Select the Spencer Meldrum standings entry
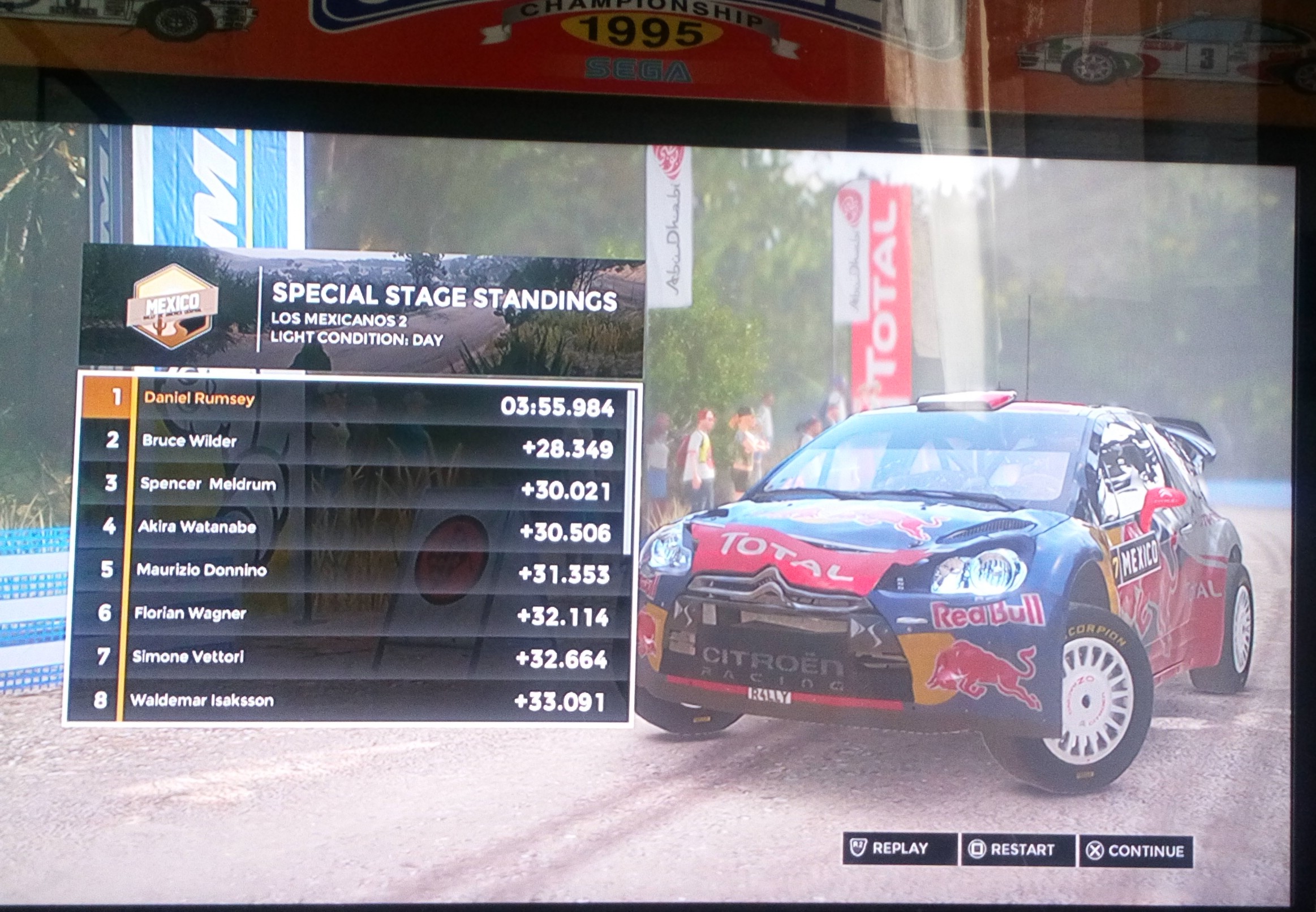The width and height of the screenshot is (1316, 912). pyautogui.click(x=354, y=485)
